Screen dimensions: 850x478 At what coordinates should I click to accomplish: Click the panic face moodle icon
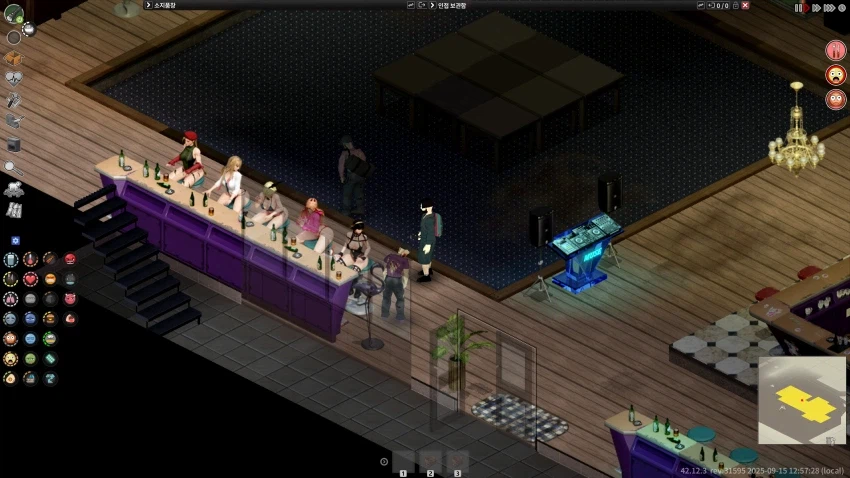[x=836, y=75]
